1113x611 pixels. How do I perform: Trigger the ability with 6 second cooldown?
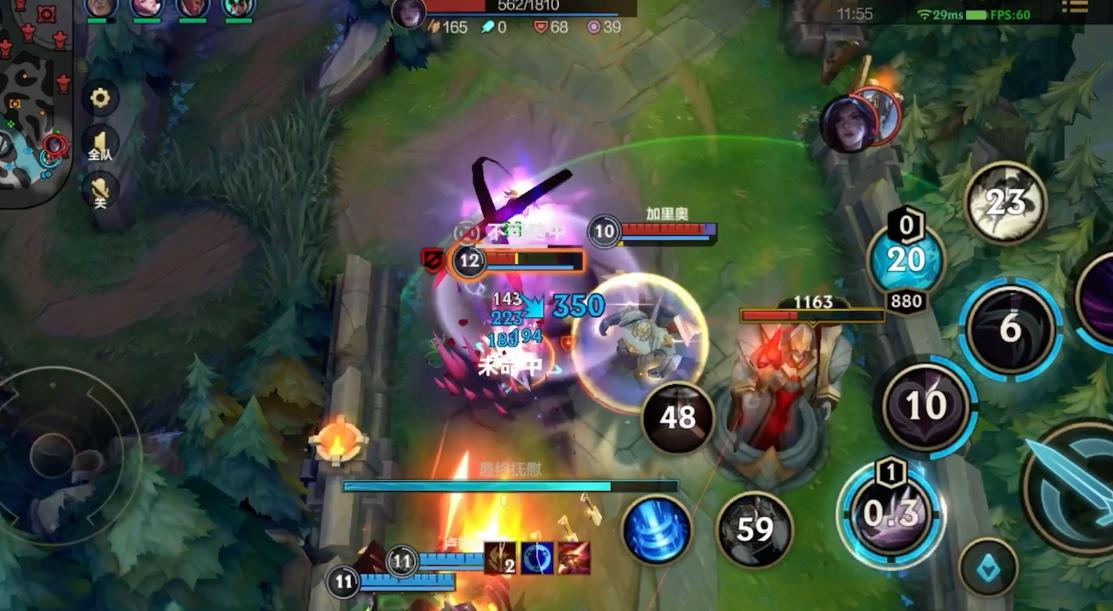coord(1010,328)
